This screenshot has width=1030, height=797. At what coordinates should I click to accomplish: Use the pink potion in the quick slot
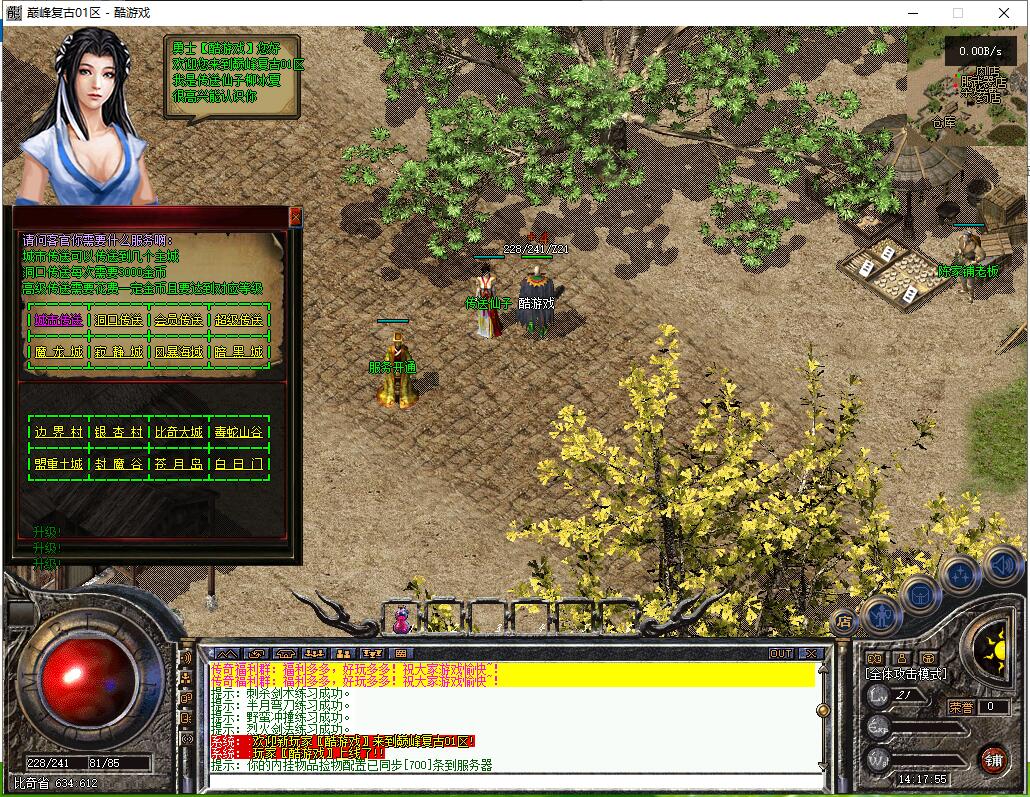click(401, 620)
